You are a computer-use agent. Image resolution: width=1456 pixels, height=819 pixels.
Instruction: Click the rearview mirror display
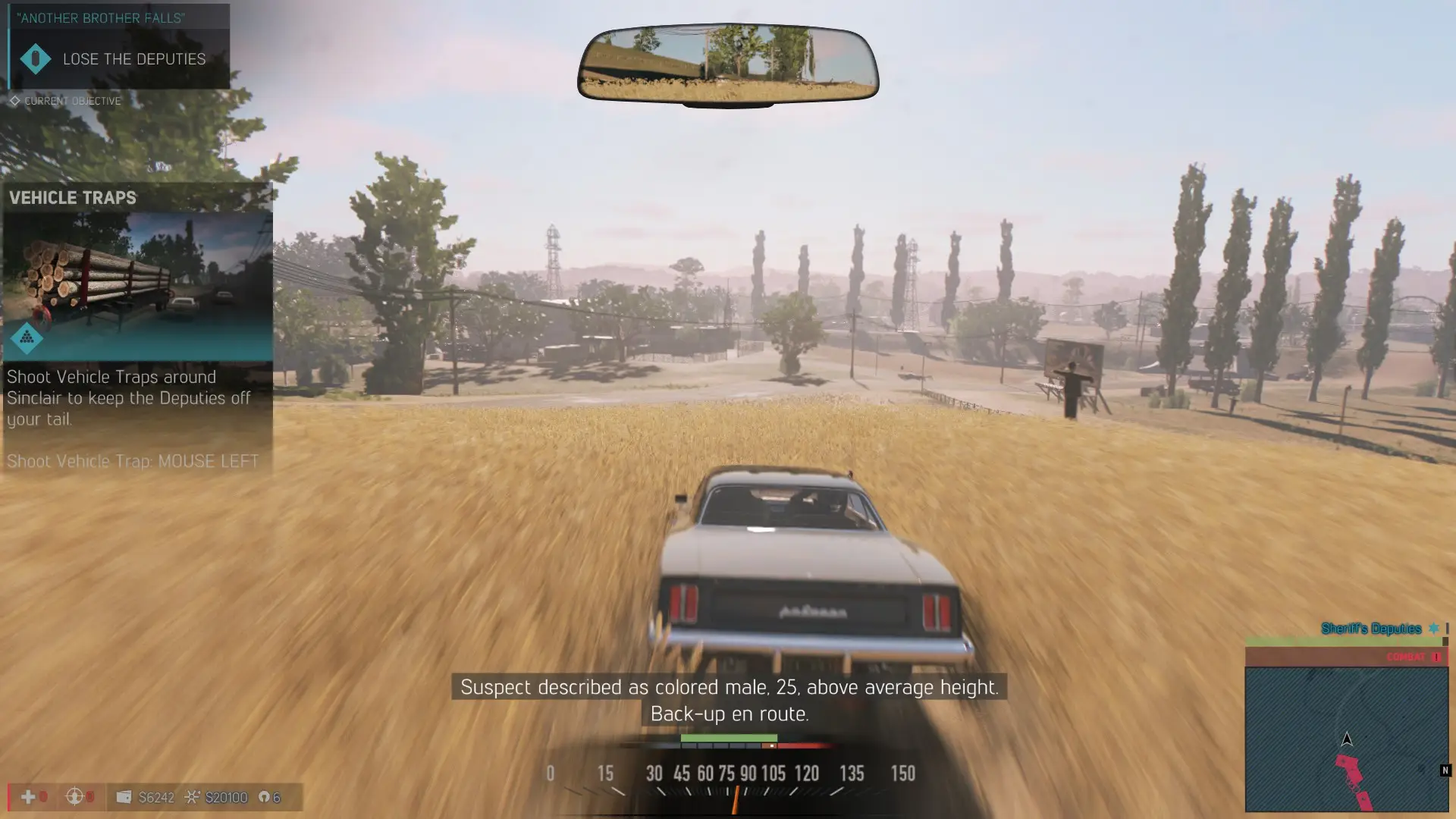(x=728, y=64)
